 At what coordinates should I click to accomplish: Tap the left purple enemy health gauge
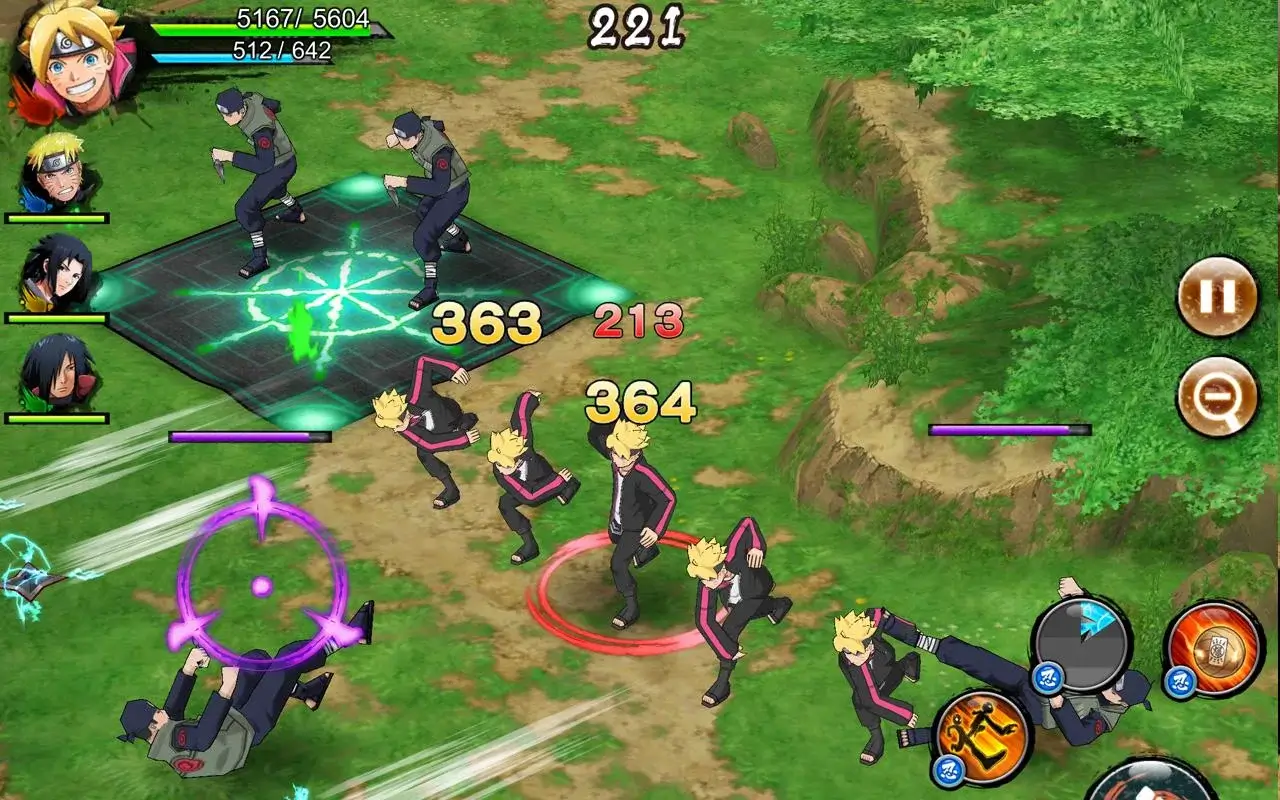coord(250,434)
